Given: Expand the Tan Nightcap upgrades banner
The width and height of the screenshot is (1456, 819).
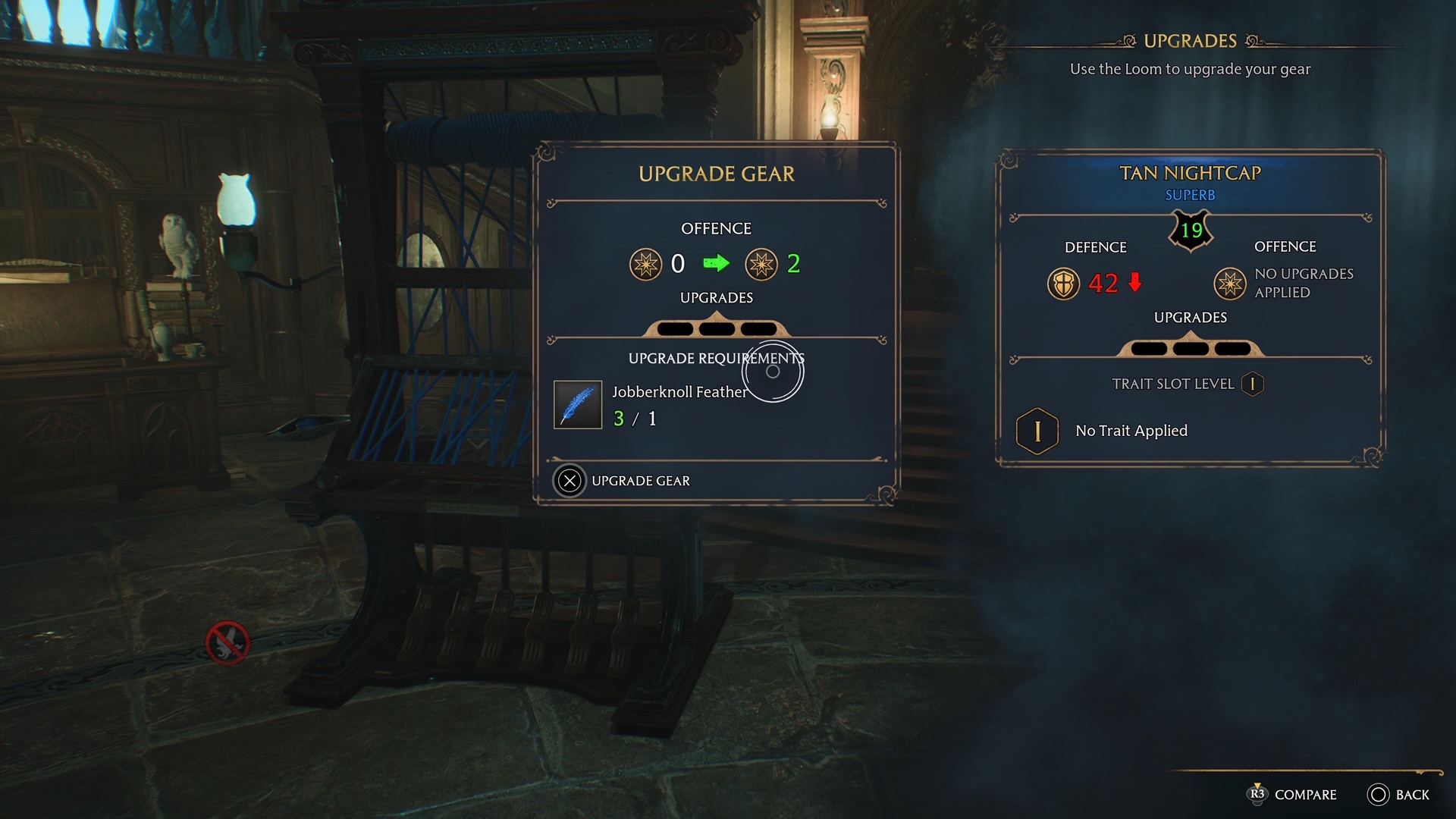Looking at the screenshot, I should (1191, 318).
